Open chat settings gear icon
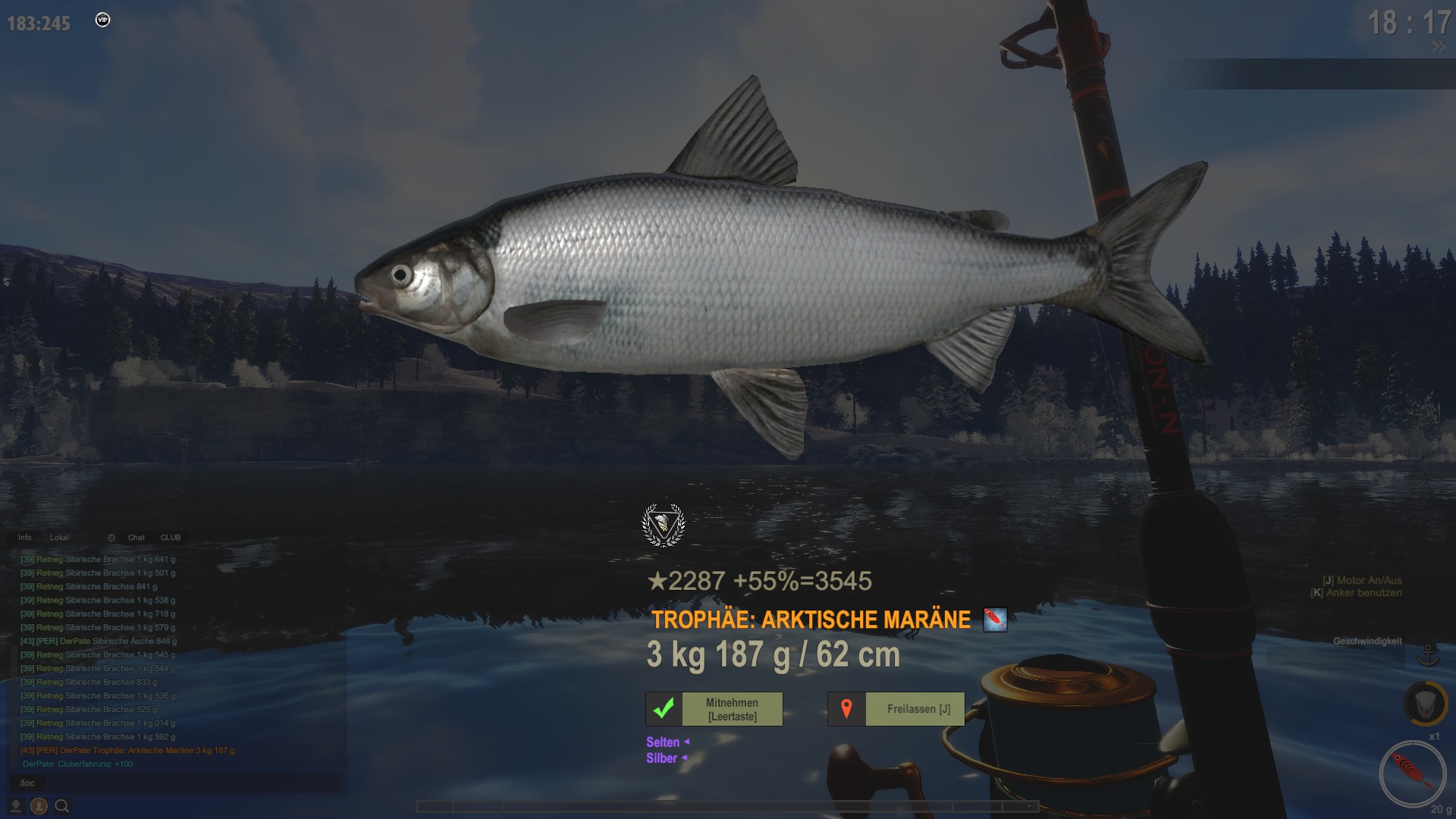Viewport: 1456px width, 819px height. pos(111,538)
